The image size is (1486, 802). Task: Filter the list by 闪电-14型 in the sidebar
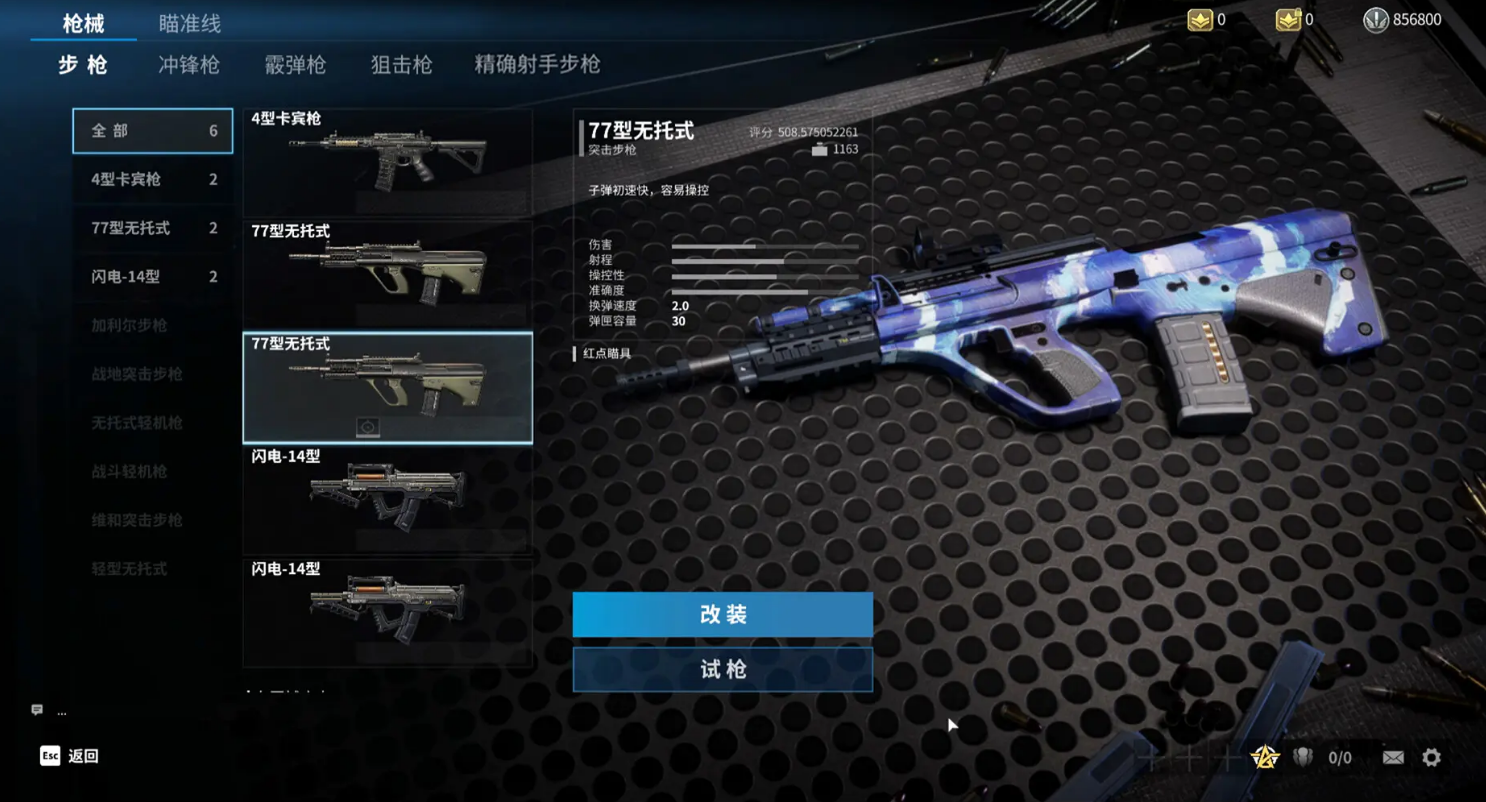[152, 277]
